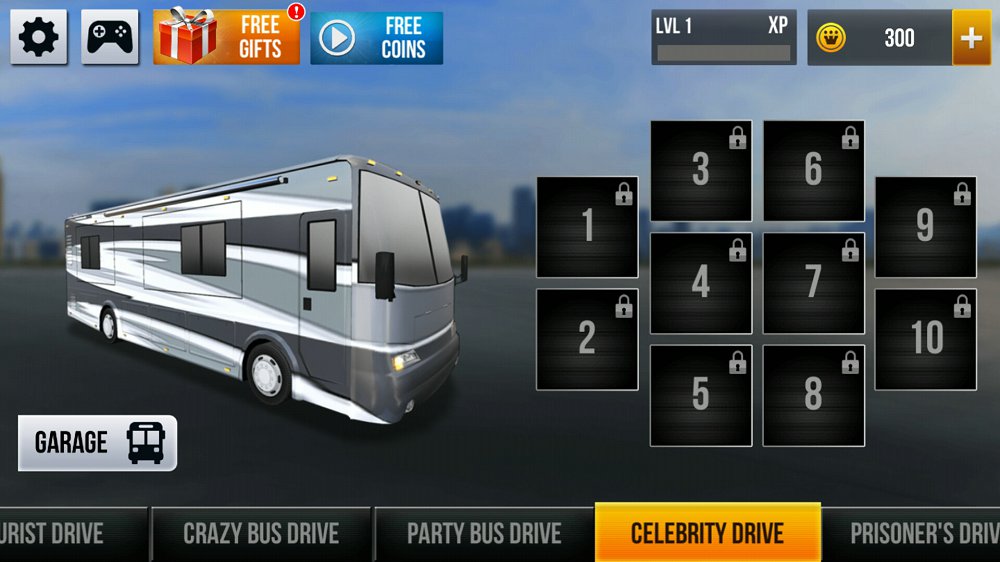The width and height of the screenshot is (1000, 562).
Task: Switch to Prisoner's Drive tab
Action: pyautogui.click(x=915, y=533)
